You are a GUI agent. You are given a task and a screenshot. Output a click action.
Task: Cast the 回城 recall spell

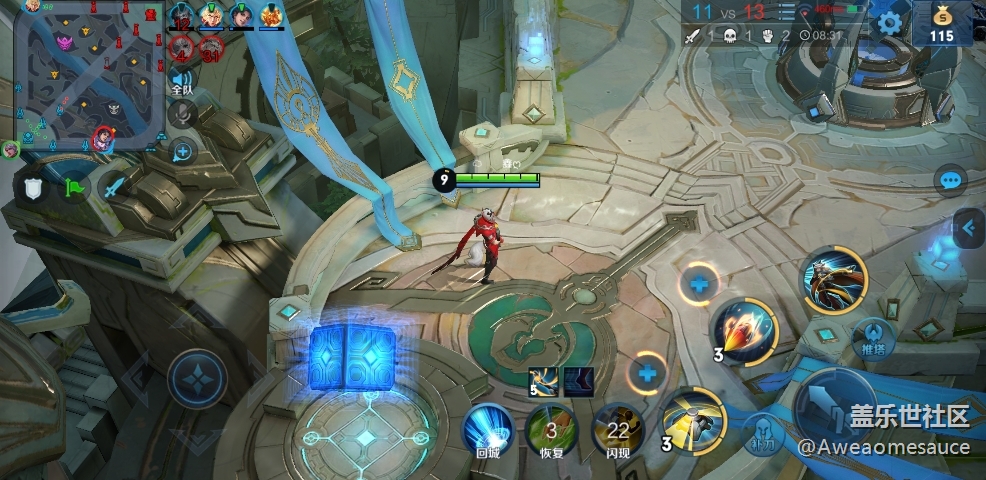click(x=488, y=431)
